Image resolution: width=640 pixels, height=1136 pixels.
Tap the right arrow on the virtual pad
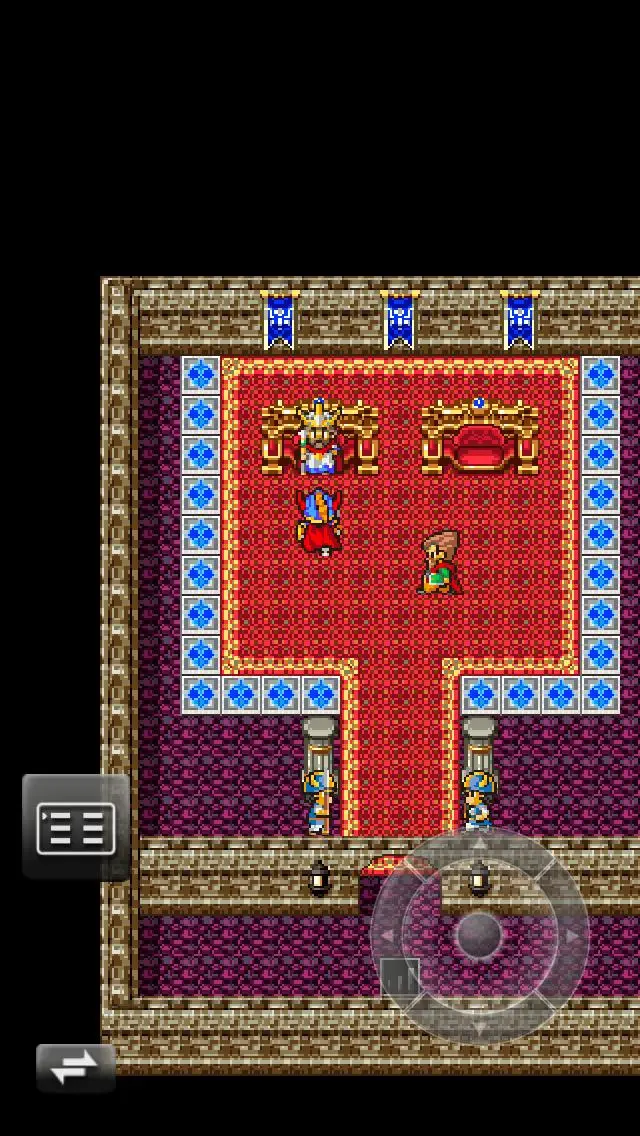point(571,936)
